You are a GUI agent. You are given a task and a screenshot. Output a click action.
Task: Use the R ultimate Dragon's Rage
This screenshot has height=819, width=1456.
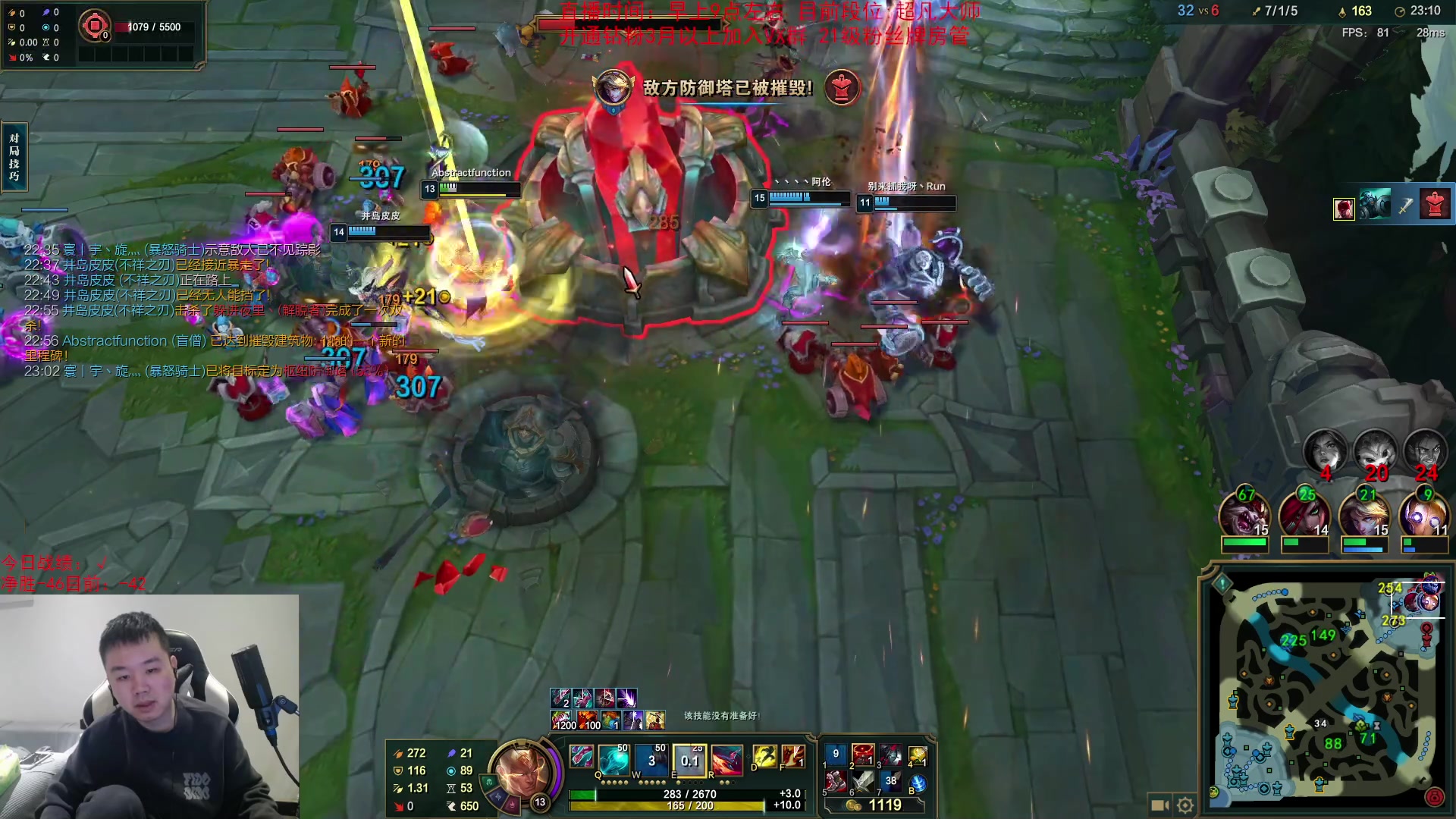click(726, 758)
